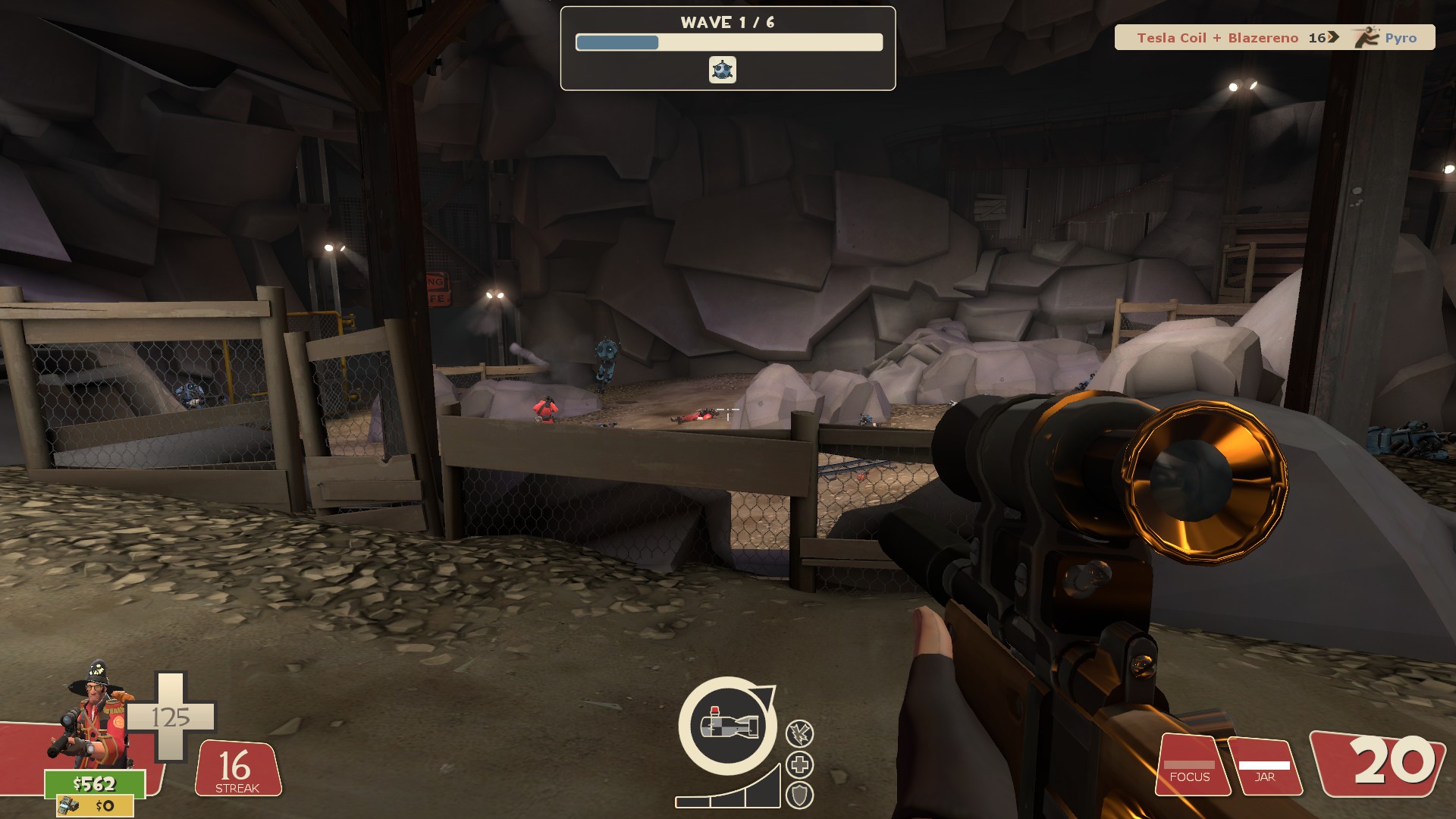The image size is (1456, 819).
Task: Click the wave progress bar
Action: point(730,42)
